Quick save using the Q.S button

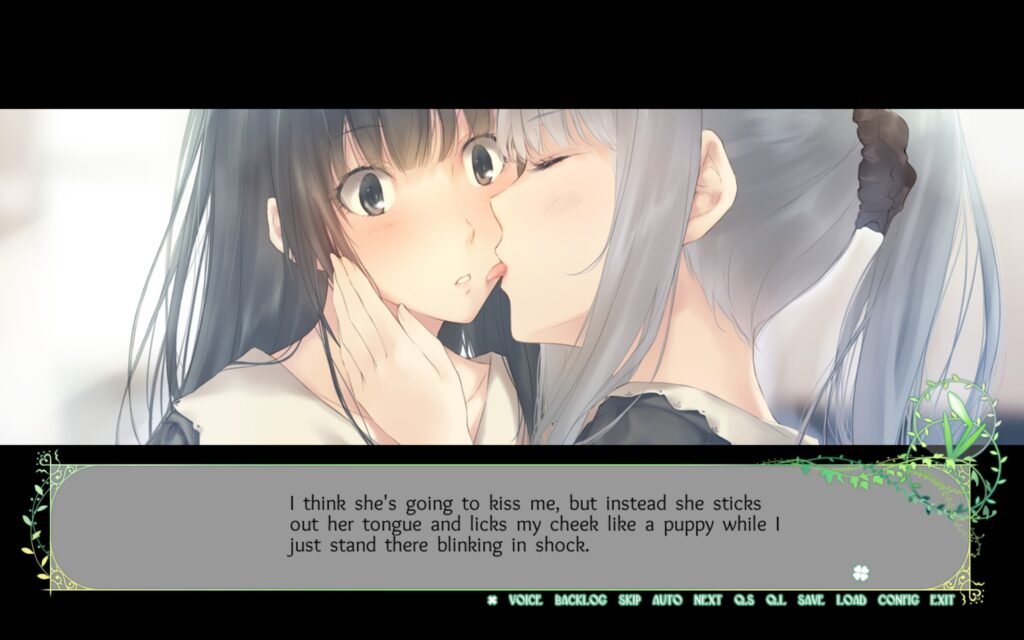[744, 600]
